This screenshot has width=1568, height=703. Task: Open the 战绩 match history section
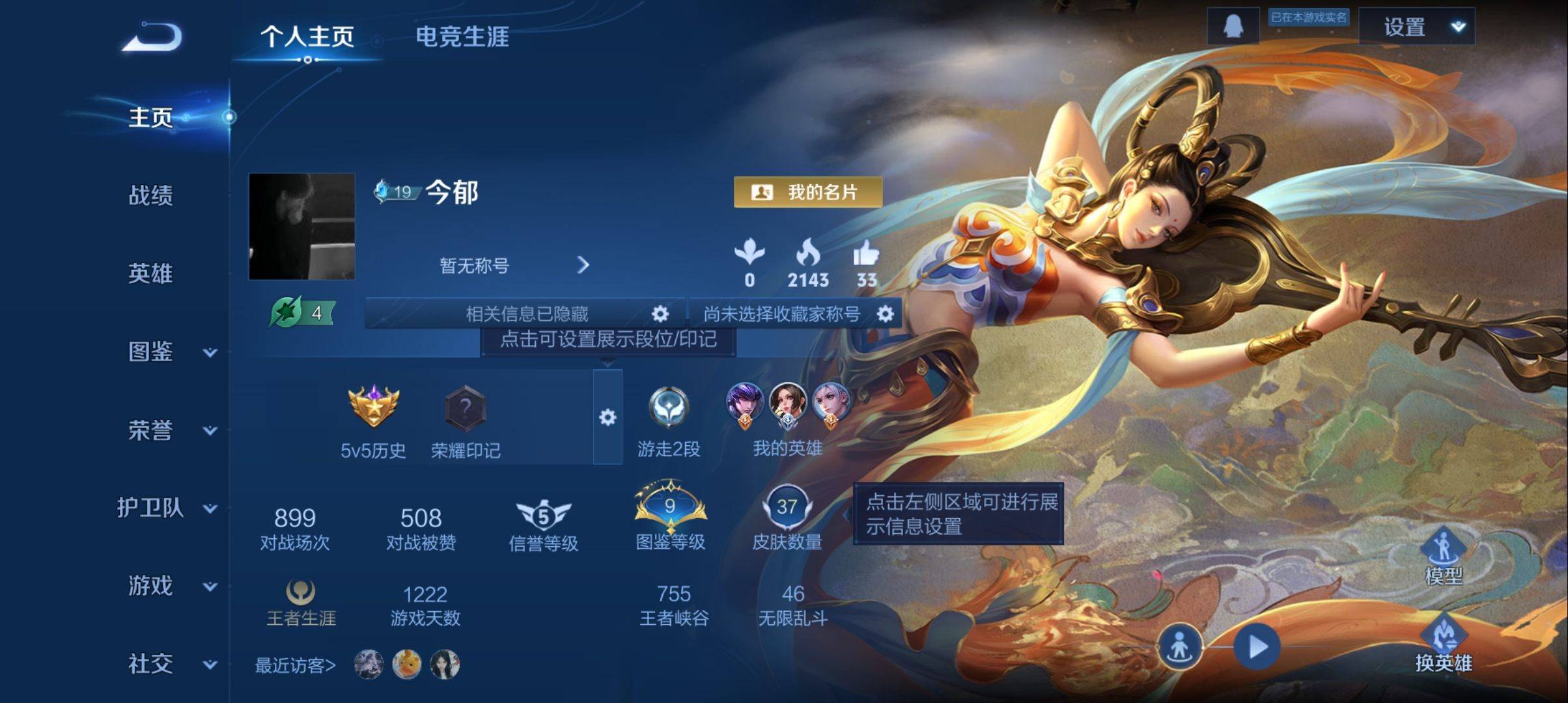point(150,195)
